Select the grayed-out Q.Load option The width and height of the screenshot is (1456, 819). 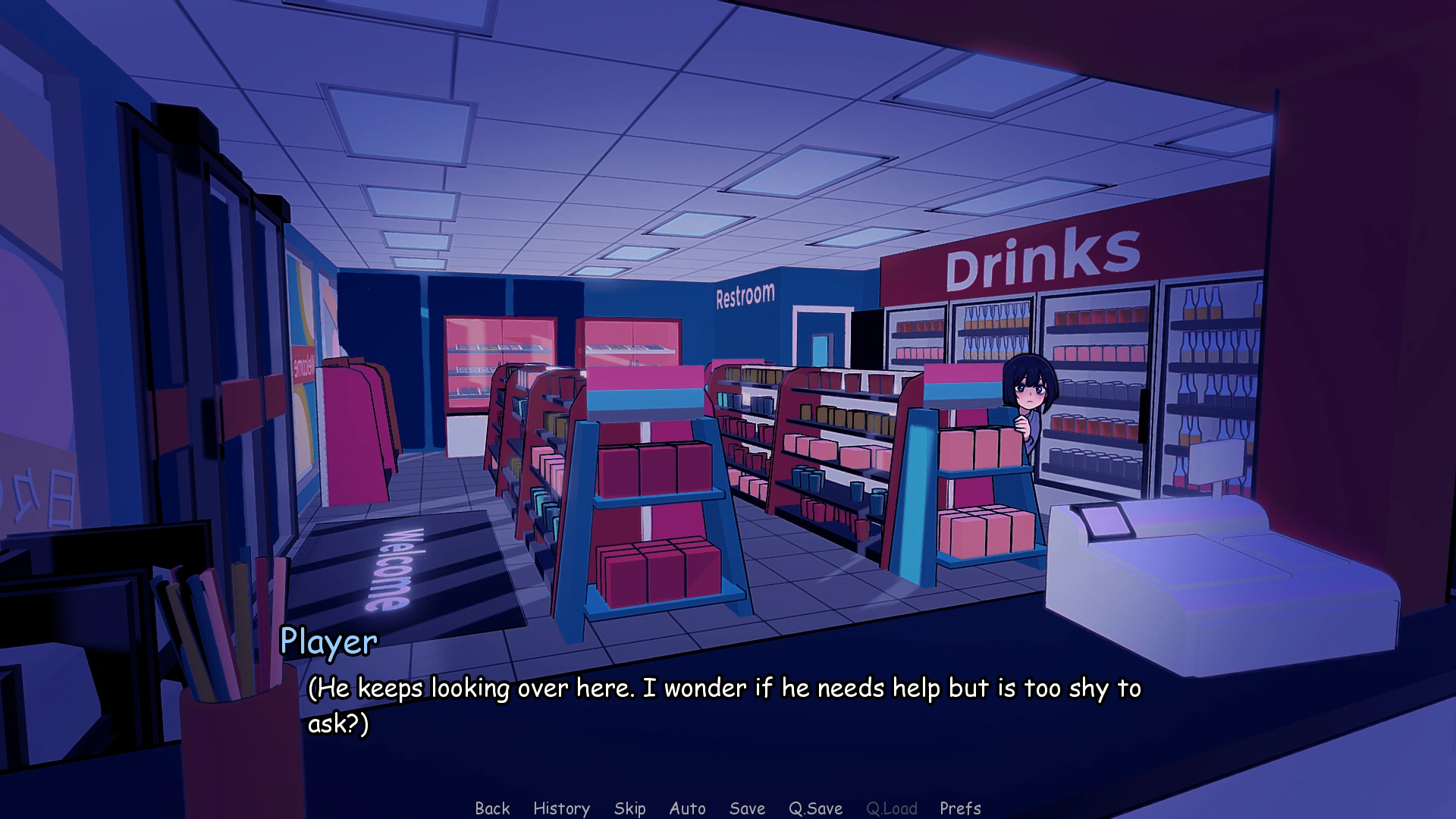click(x=892, y=808)
